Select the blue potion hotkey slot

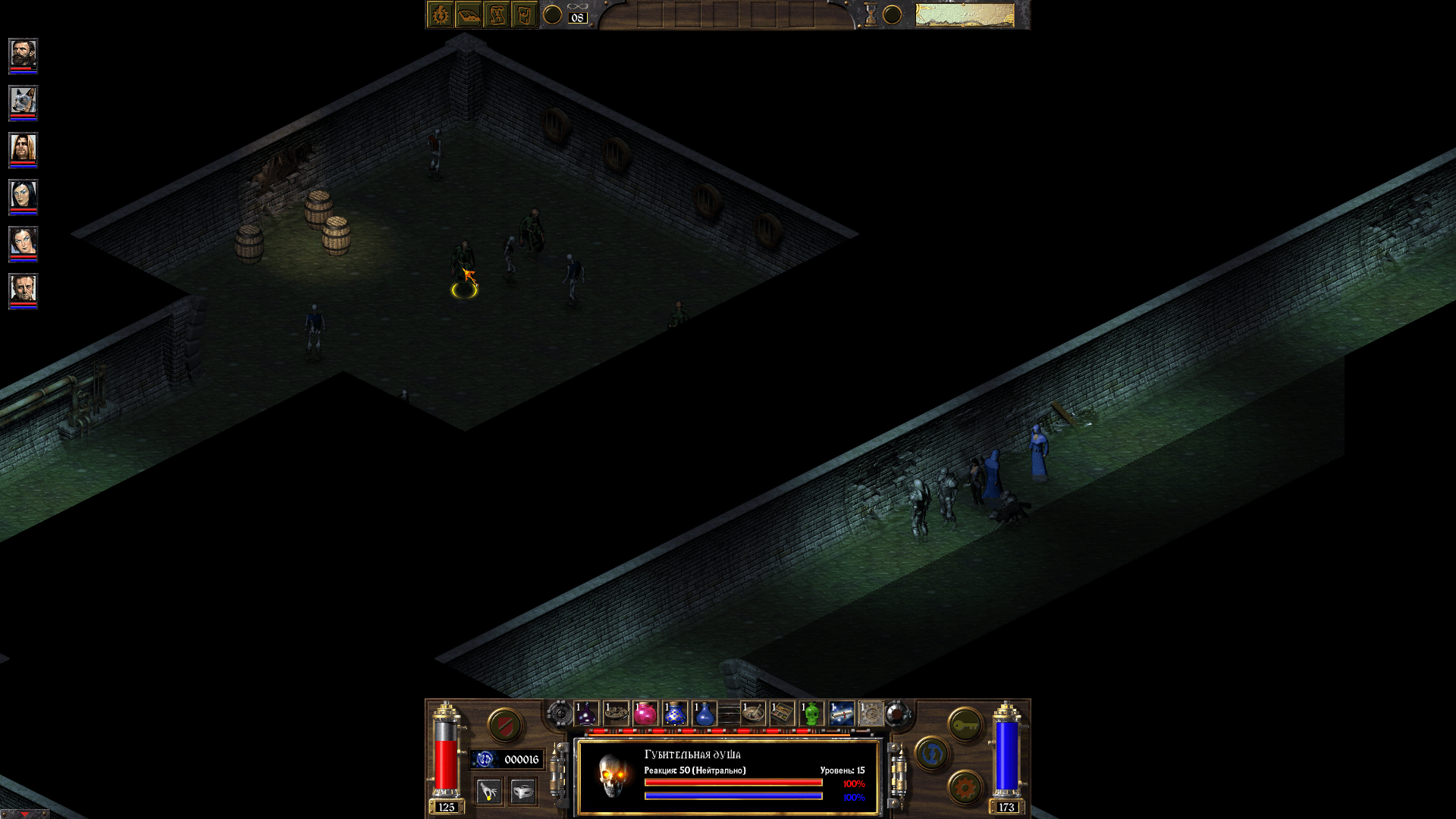[704, 714]
